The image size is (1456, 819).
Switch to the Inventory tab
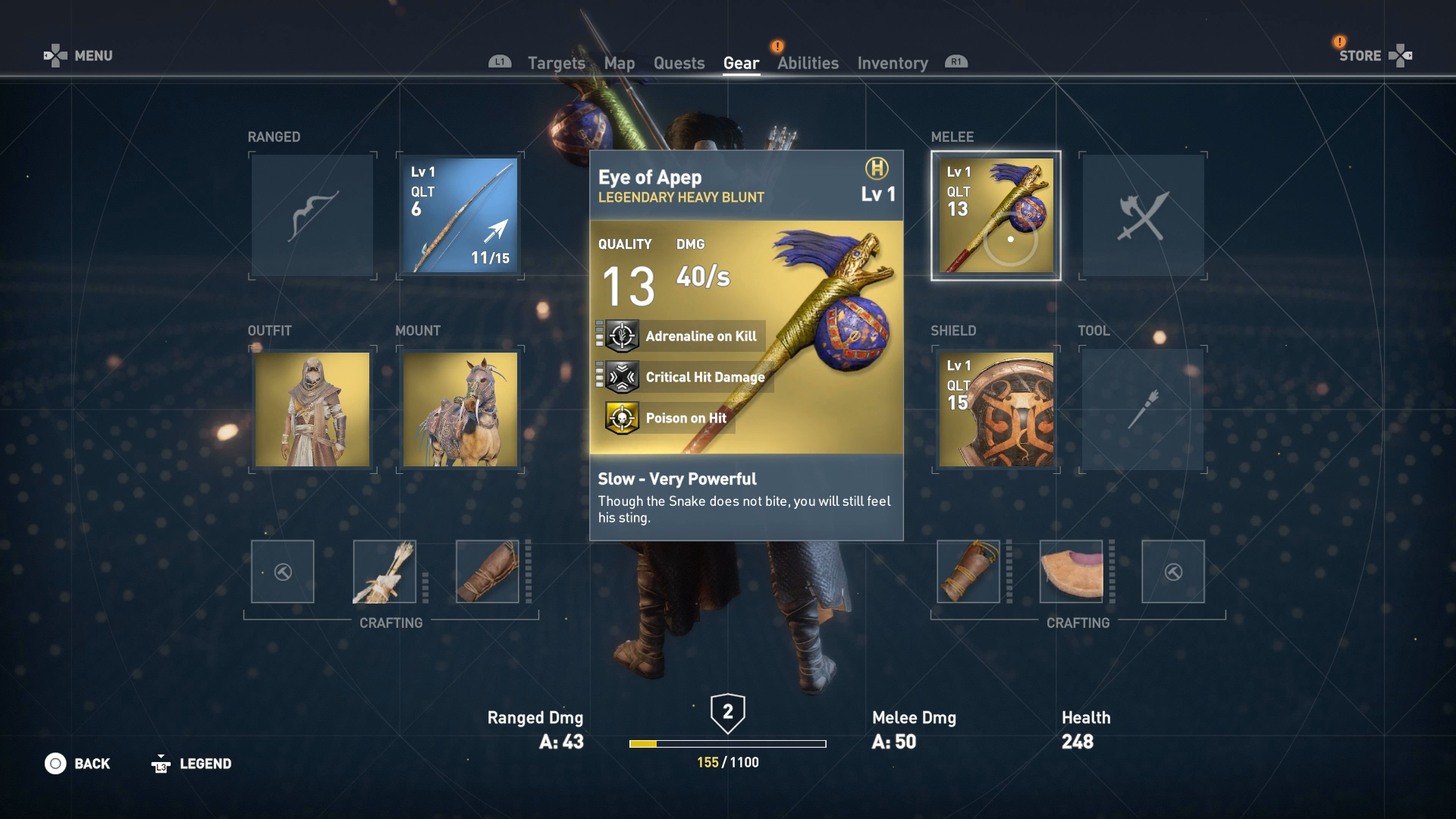click(892, 63)
